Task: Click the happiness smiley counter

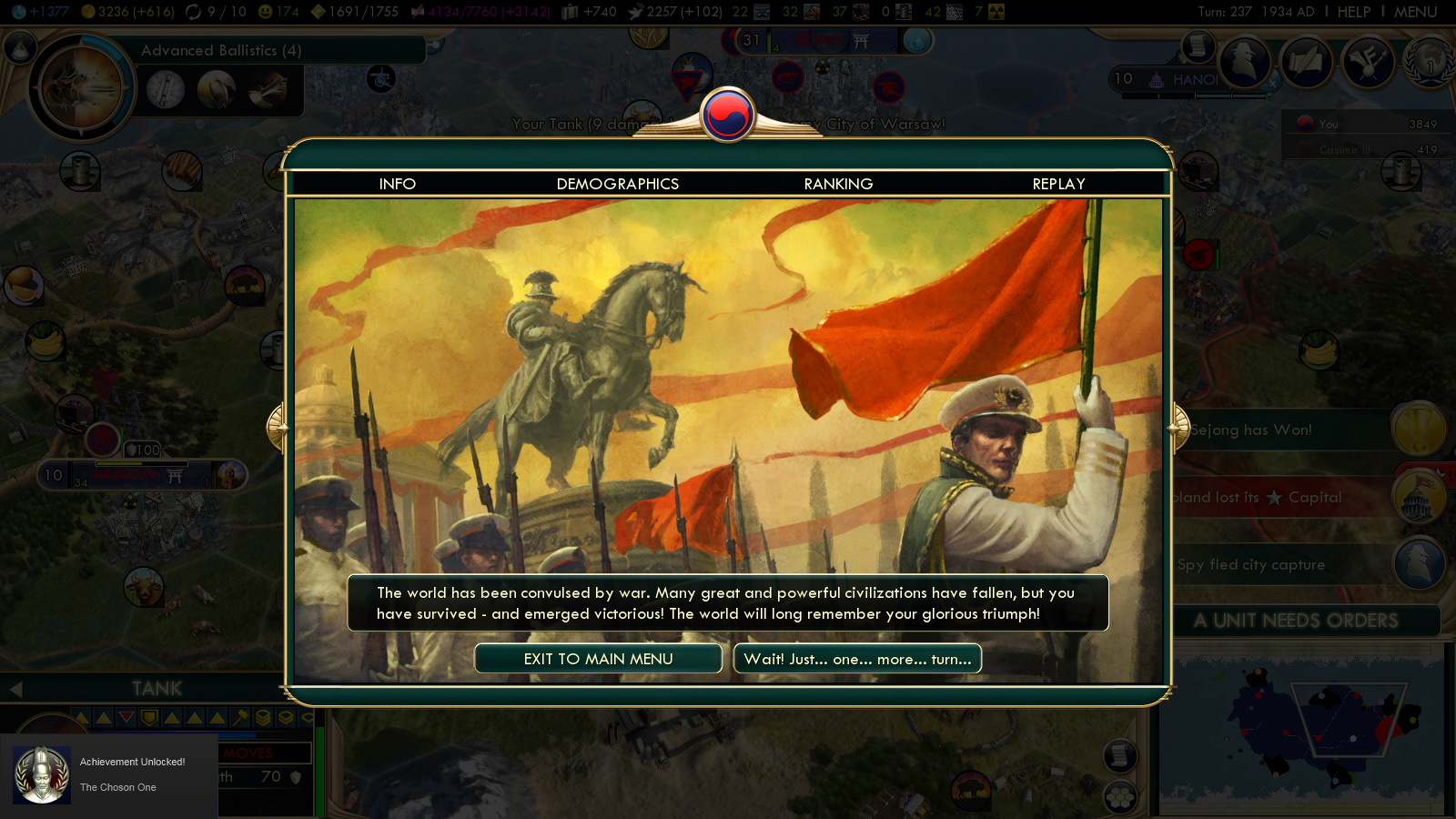Action: pos(266,12)
